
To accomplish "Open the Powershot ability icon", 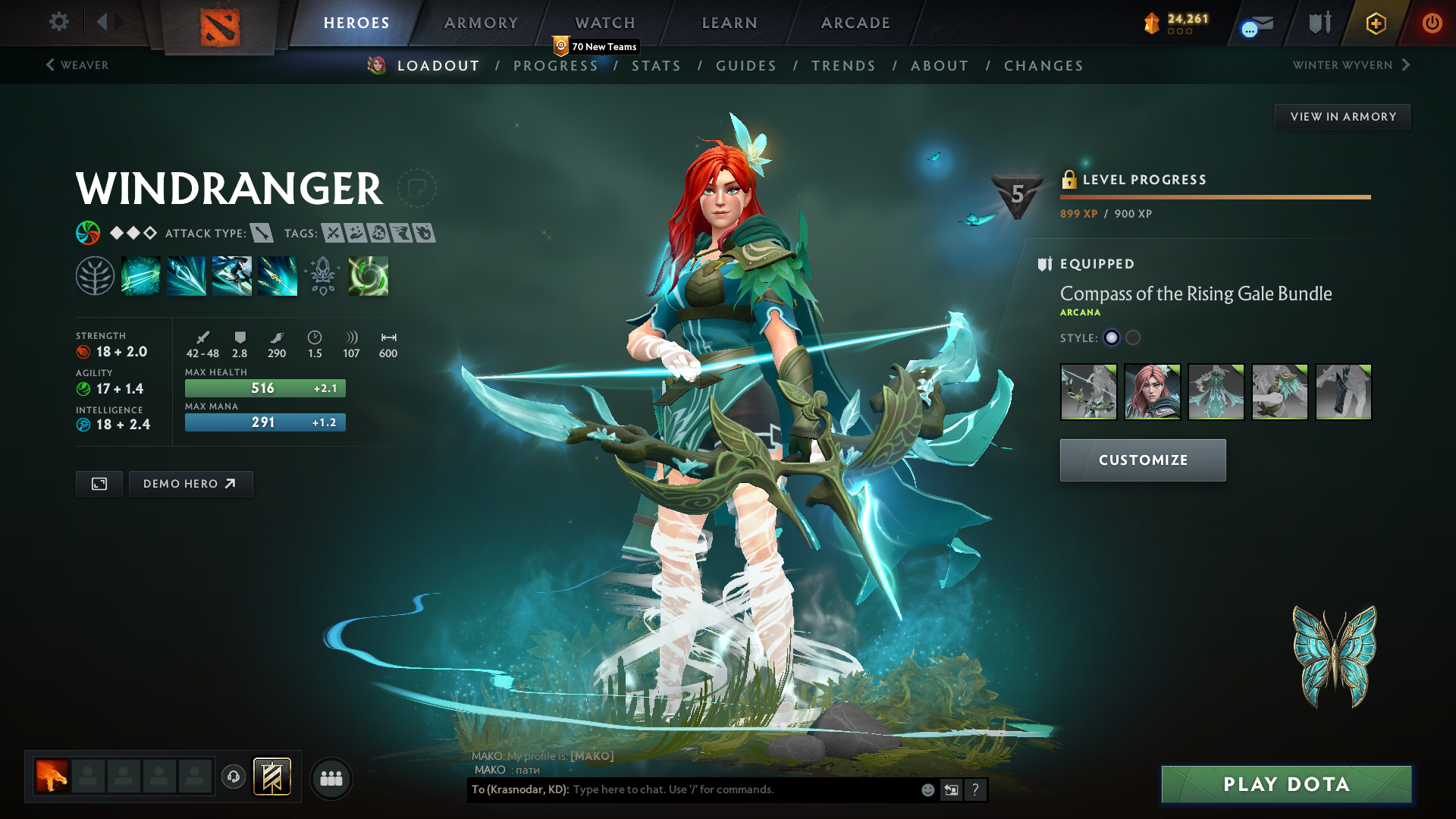I will 186,275.
